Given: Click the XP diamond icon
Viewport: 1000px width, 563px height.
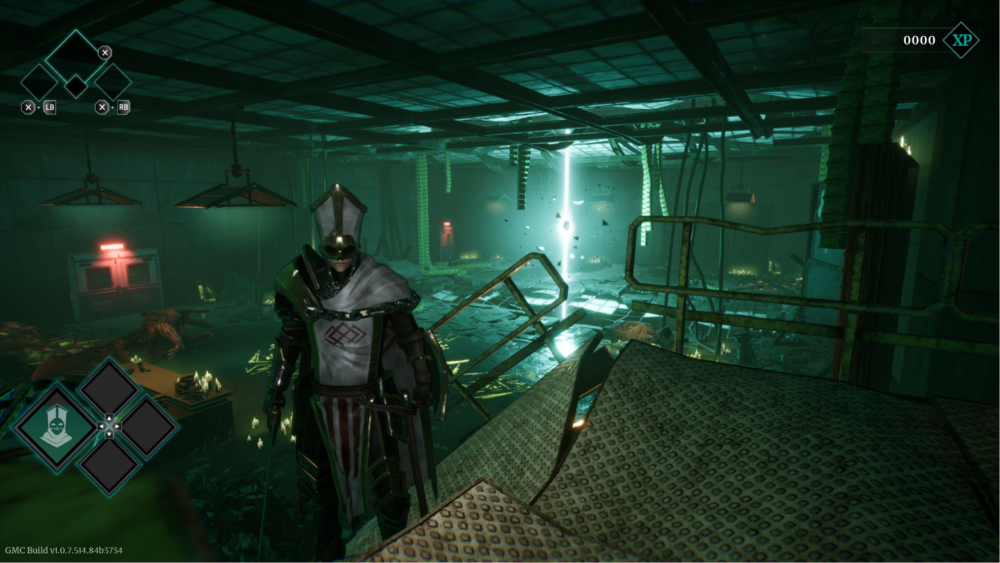Looking at the screenshot, I should pos(961,40).
